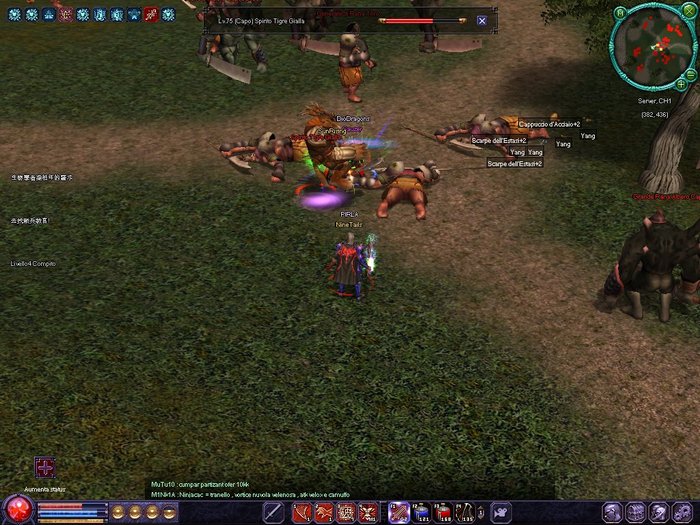The height and width of the screenshot is (525, 700).
Task: Click the blue potion quickslot
Action: [x=420, y=513]
